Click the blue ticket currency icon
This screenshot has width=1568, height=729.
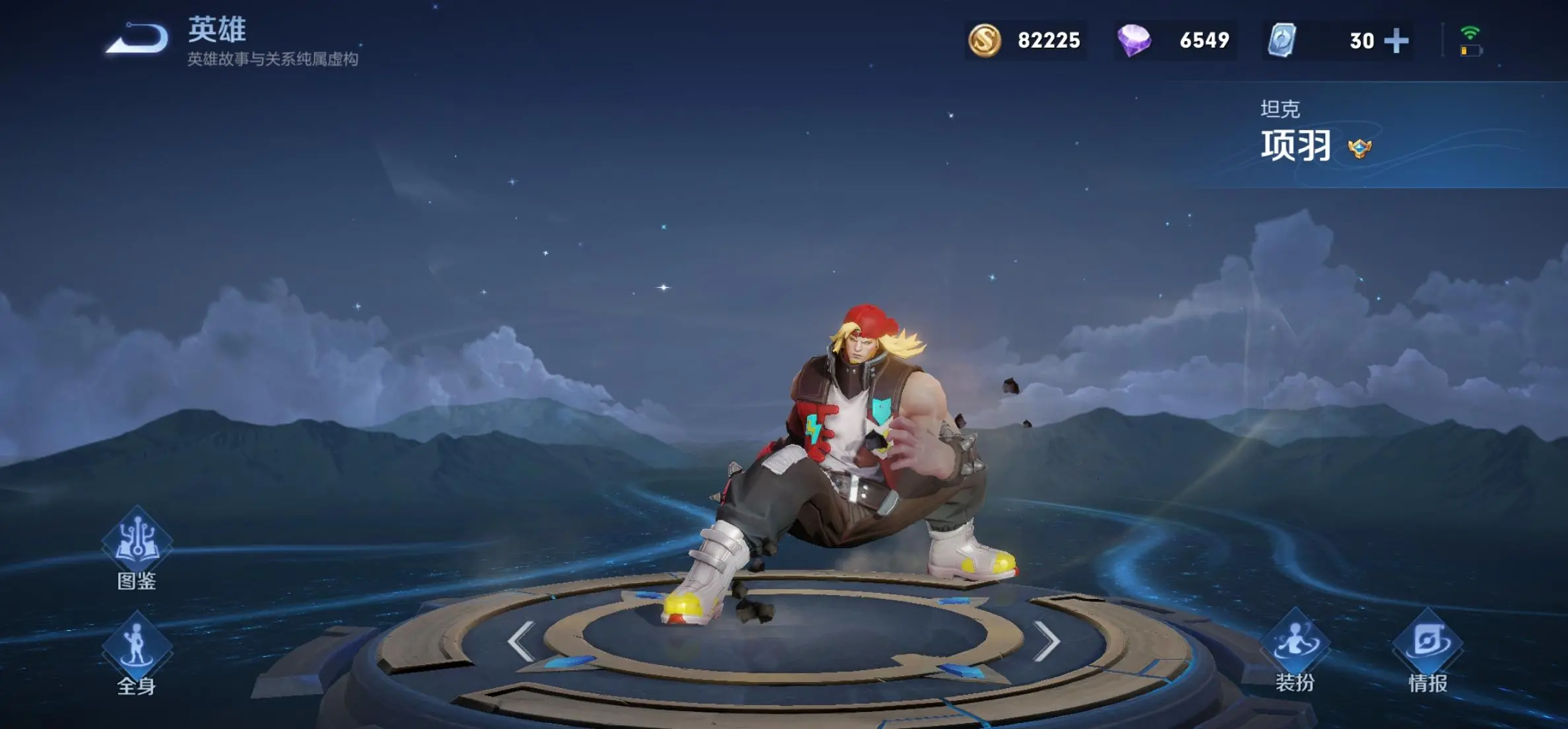(1282, 40)
